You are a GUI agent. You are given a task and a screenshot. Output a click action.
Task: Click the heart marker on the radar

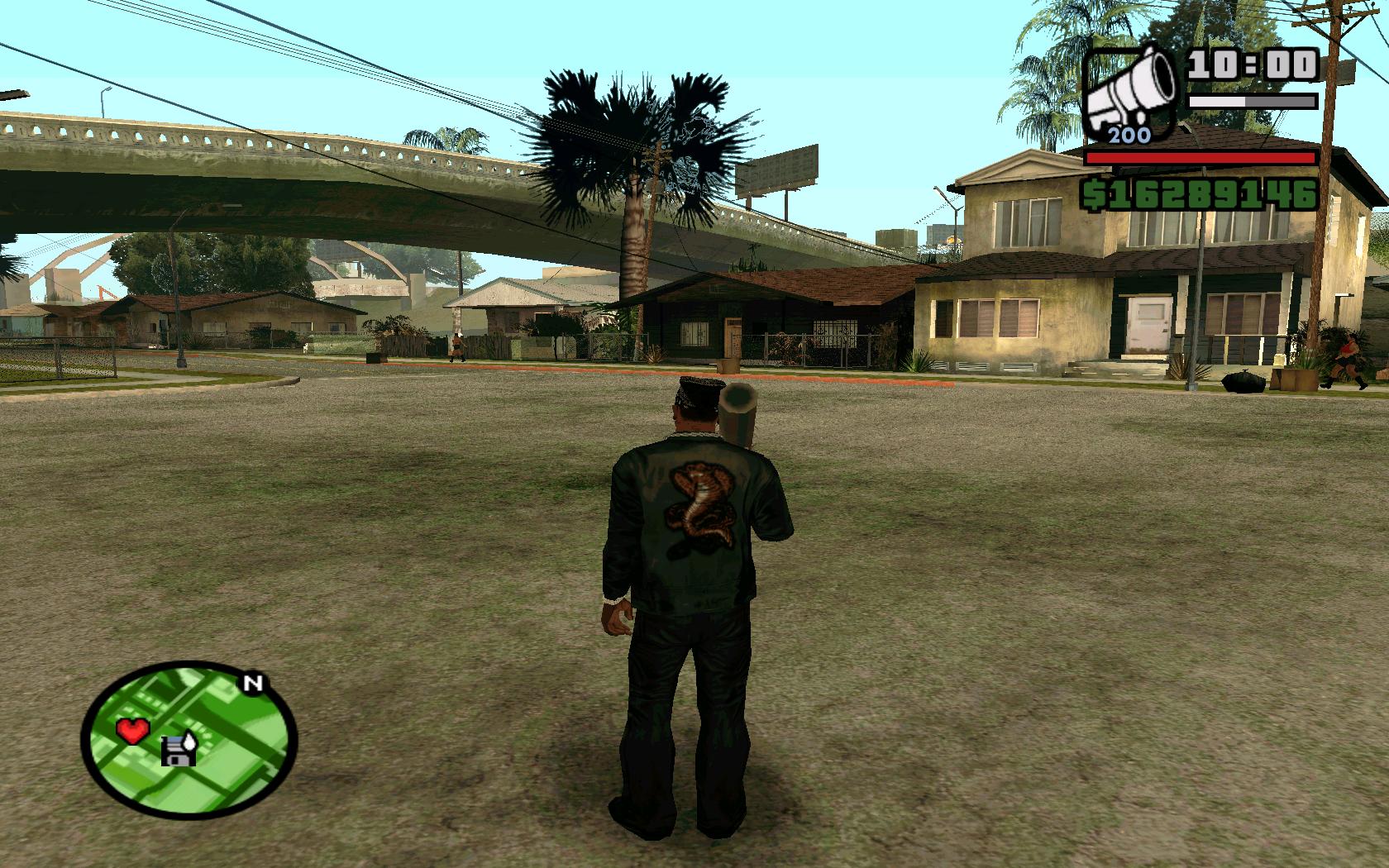click(131, 730)
